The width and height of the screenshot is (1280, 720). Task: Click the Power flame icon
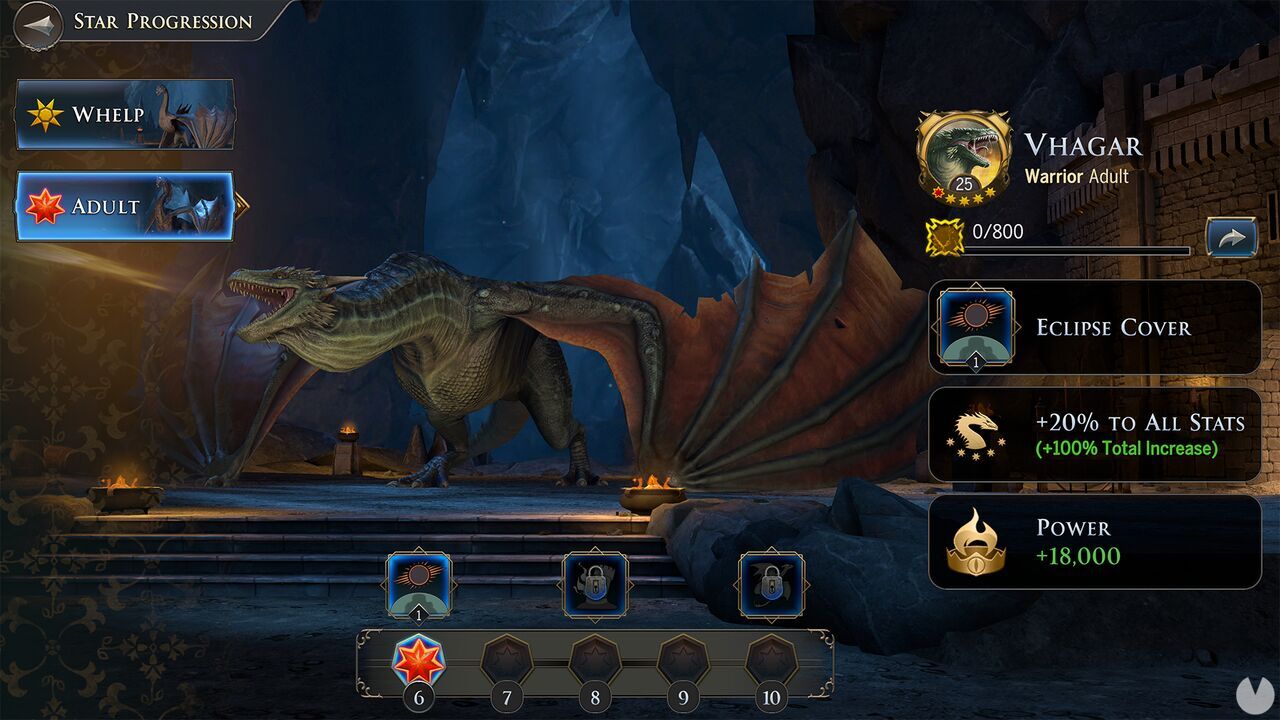pyautogui.click(x=974, y=541)
